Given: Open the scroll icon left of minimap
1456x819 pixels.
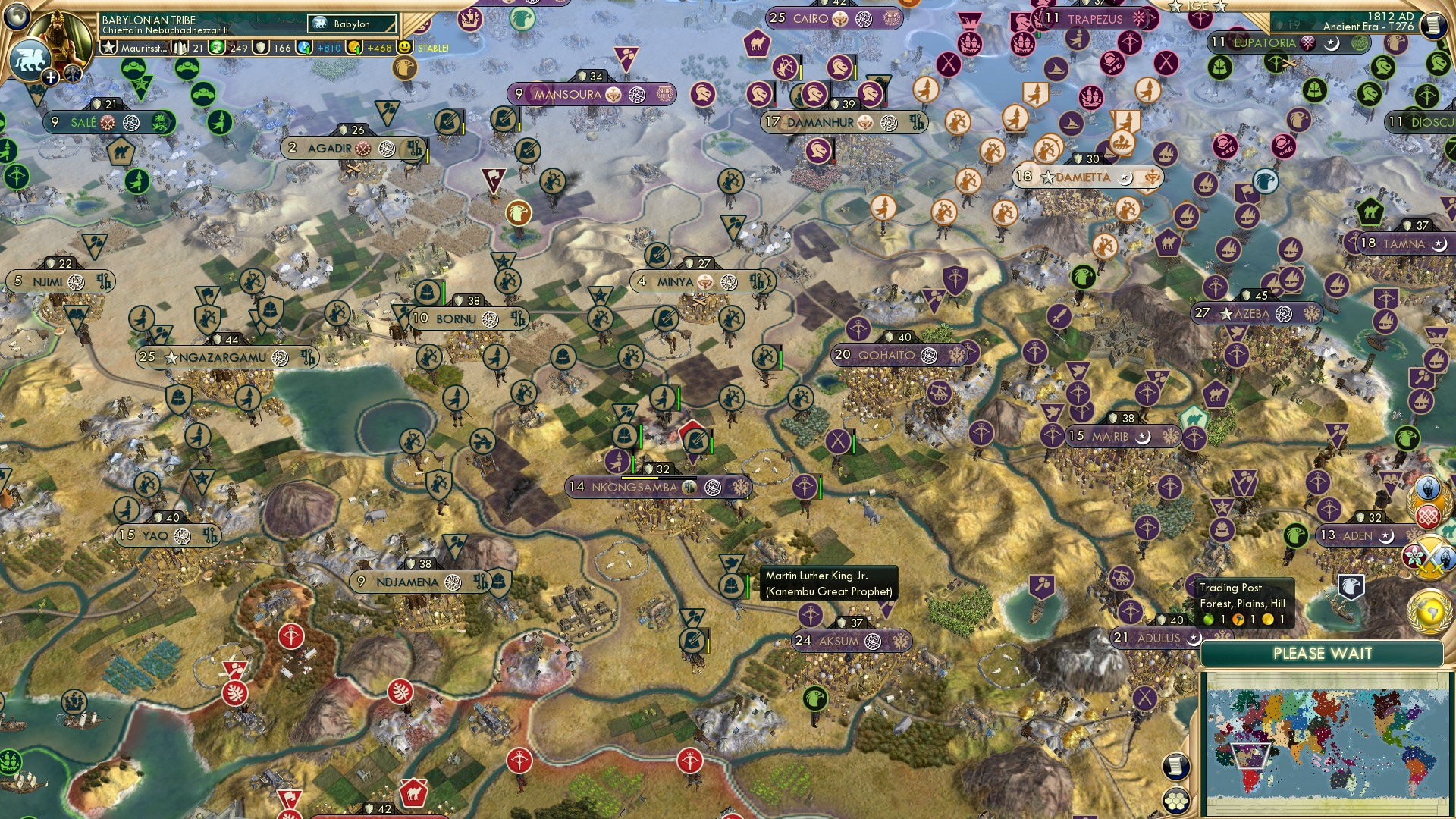Looking at the screenshot, I should click(x=1175, y=767).
